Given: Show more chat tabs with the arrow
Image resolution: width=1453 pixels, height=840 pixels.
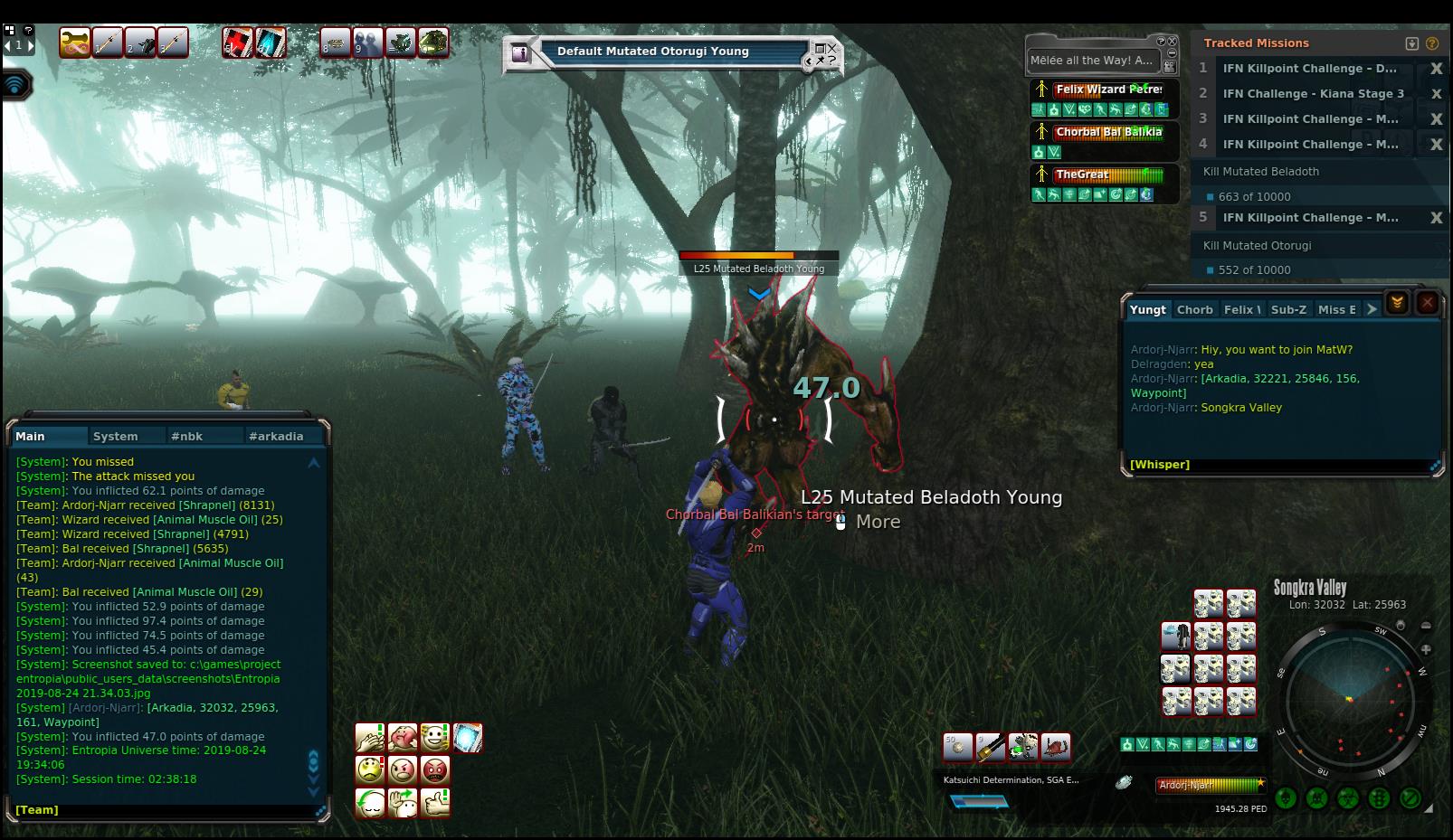Looking at the screenshot, I should click(x=1372, y=309).
